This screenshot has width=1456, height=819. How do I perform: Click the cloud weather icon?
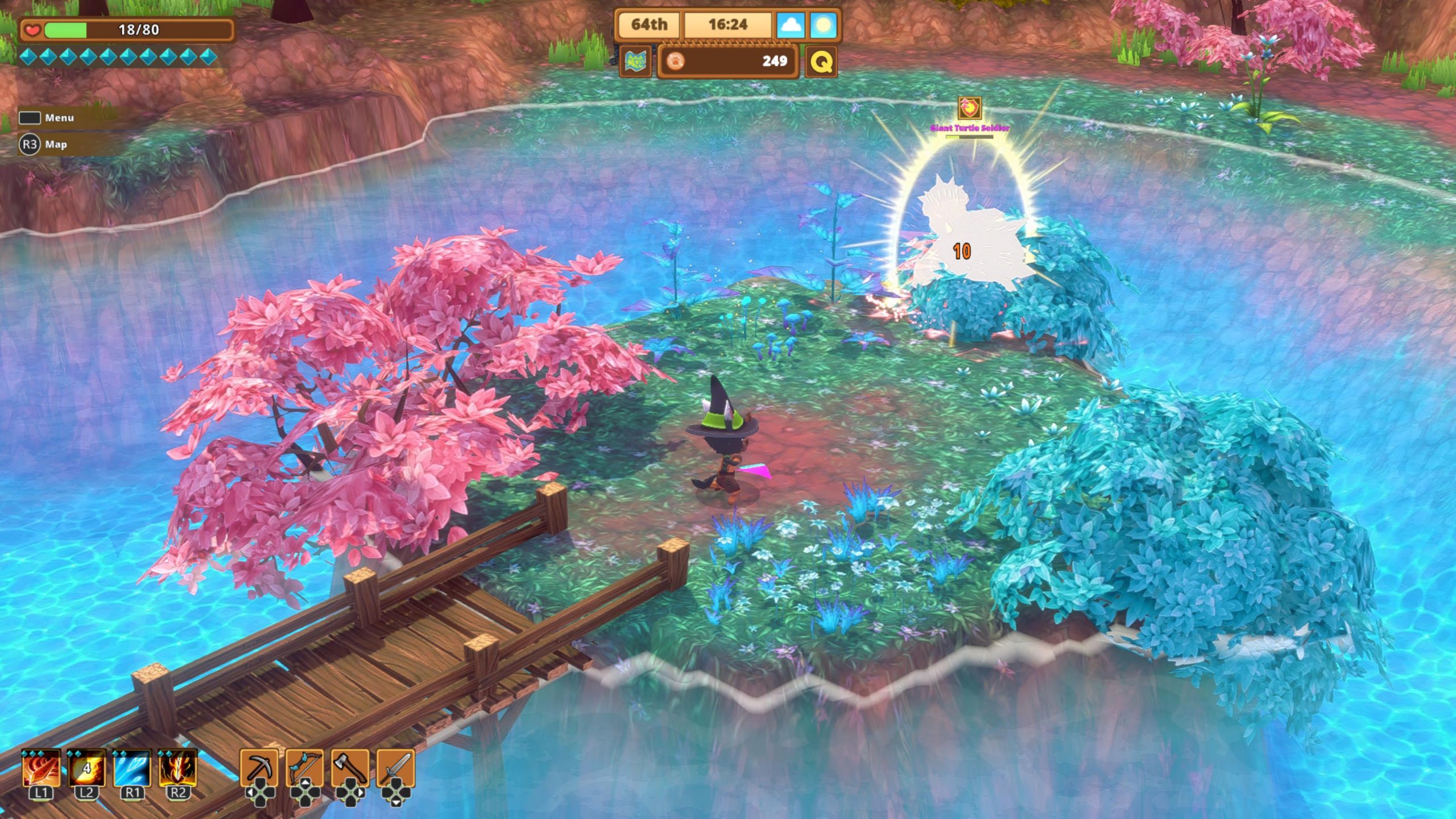790,25
